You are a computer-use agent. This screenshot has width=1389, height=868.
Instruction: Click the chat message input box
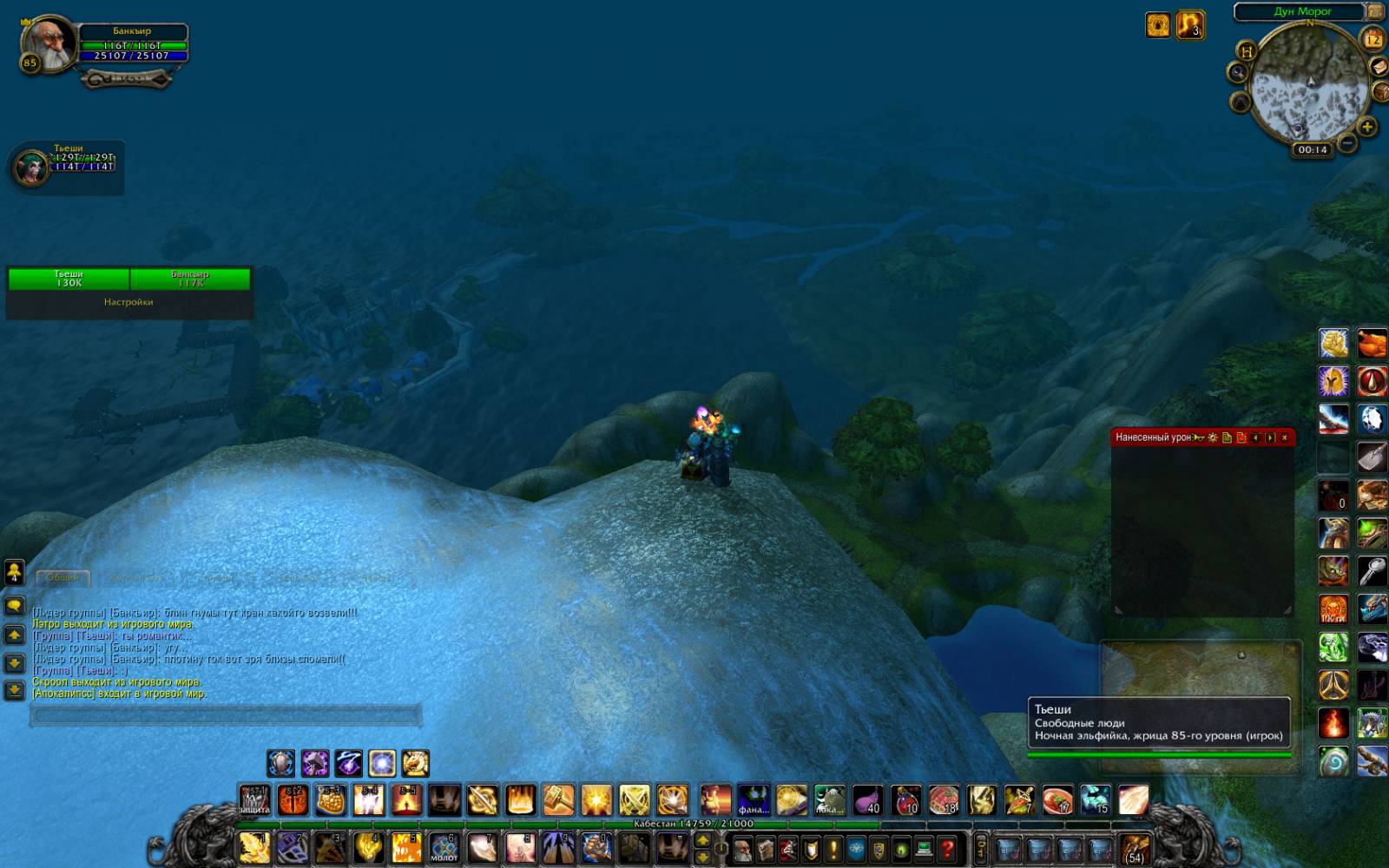point(226,715)
